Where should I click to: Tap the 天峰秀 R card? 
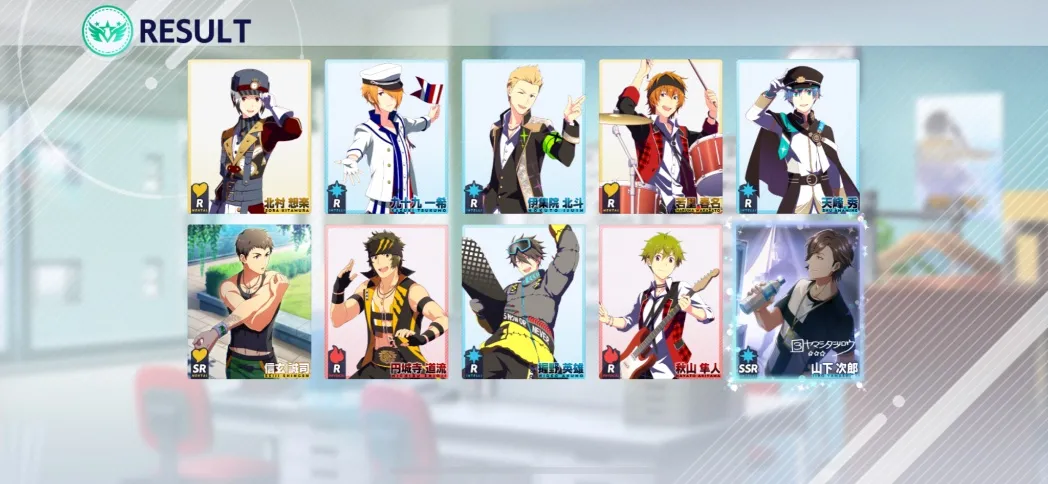pyautogui.click(x=797, y=137)
